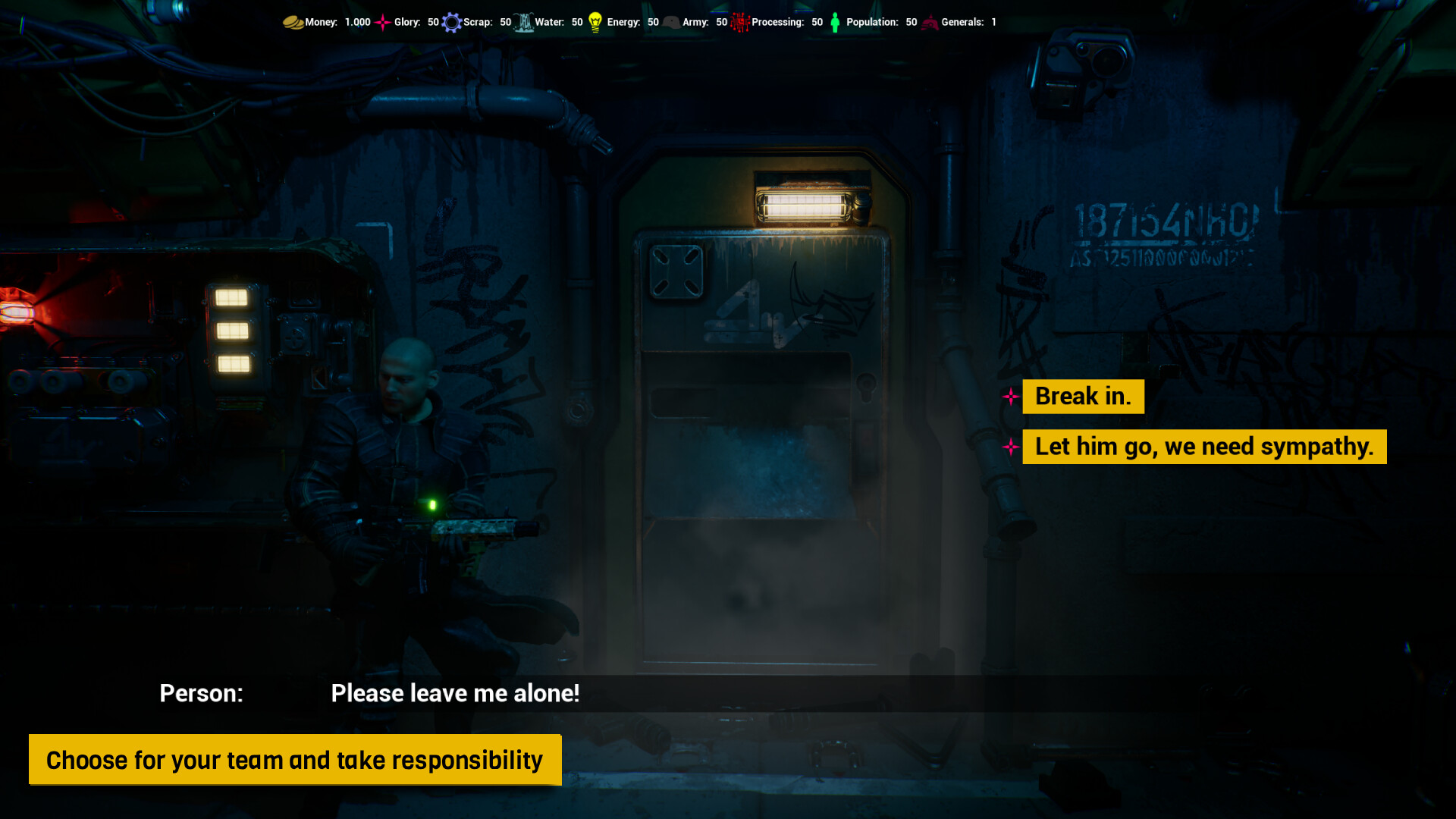This screenshot has height=819, width=1456.
Task: Click the Water resource icon
Action: pos(523,22)
